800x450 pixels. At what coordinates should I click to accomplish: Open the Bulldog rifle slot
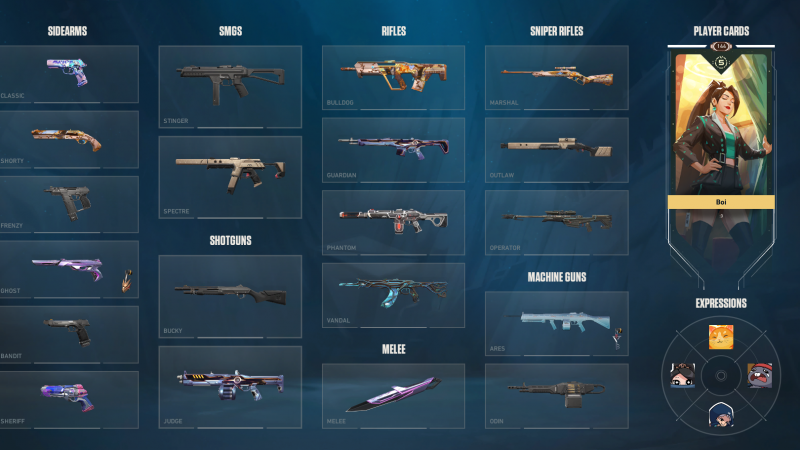click(393, 76)
